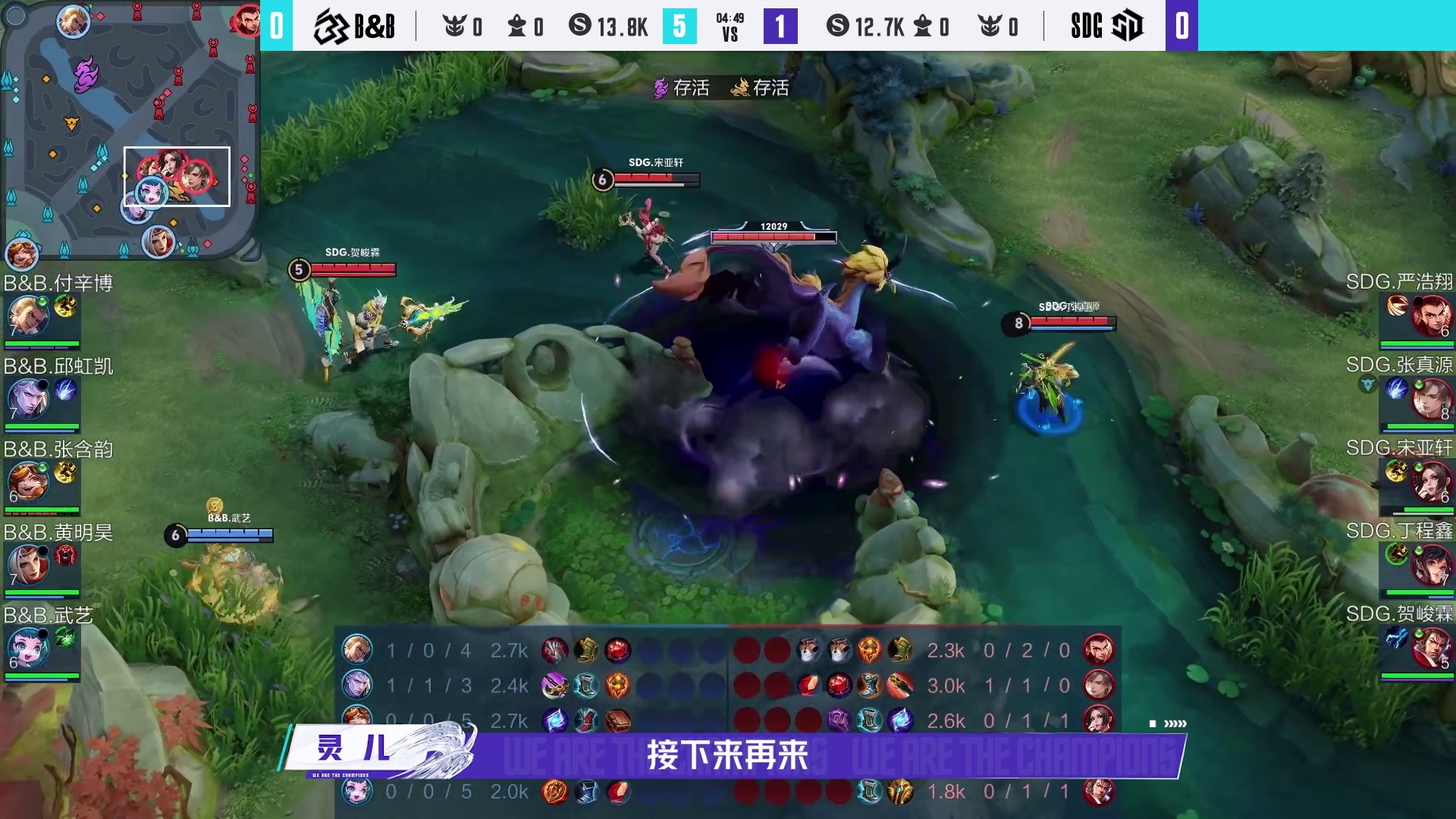Choose SDG.张真源 hero portrait

(x=1430, y=398)
